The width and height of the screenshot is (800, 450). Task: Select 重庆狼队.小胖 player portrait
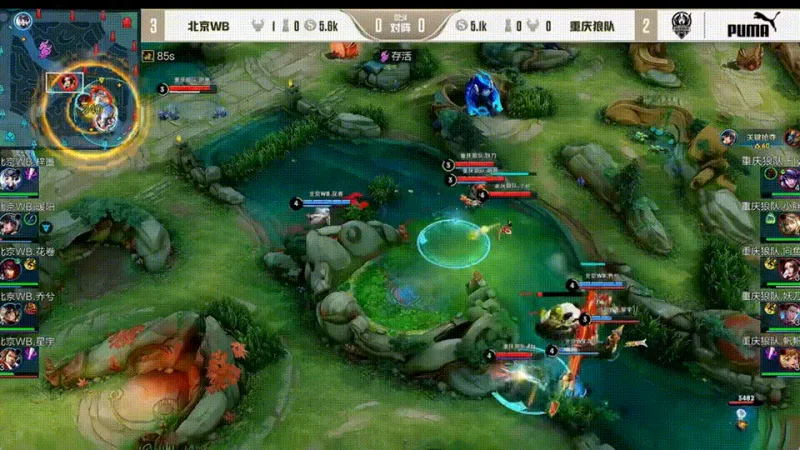788,224
